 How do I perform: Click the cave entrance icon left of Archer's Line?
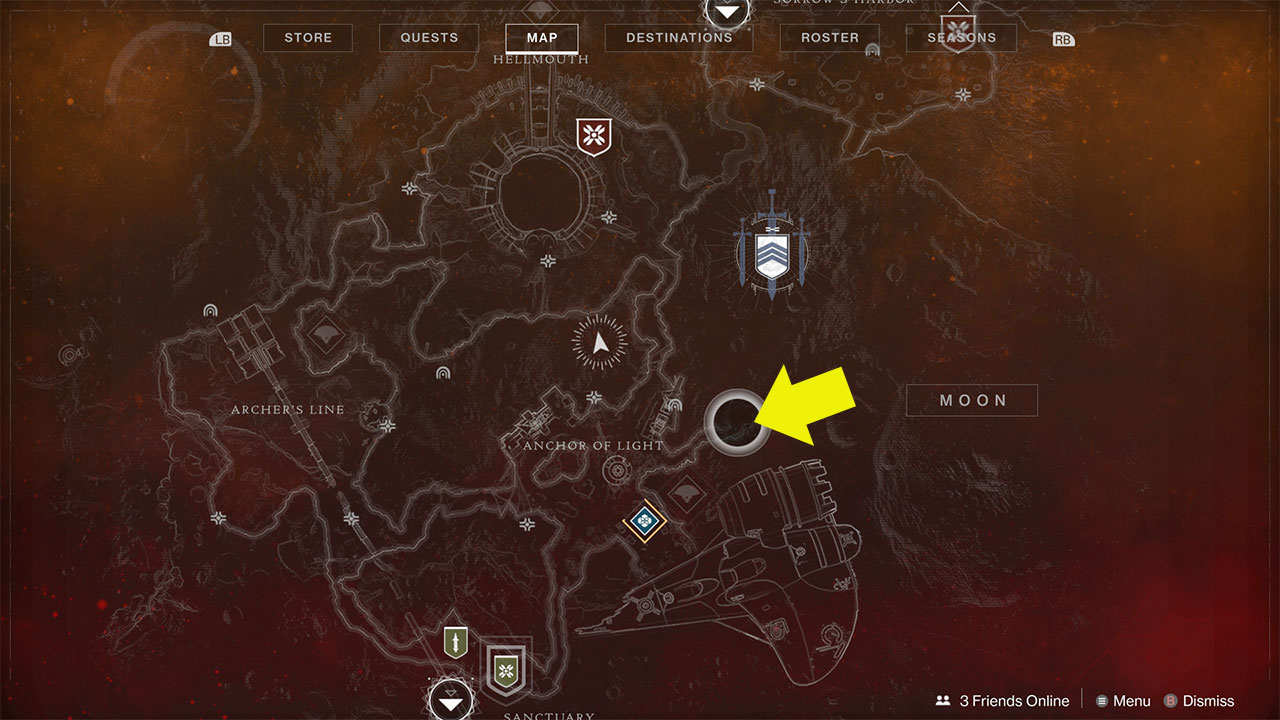209,310
